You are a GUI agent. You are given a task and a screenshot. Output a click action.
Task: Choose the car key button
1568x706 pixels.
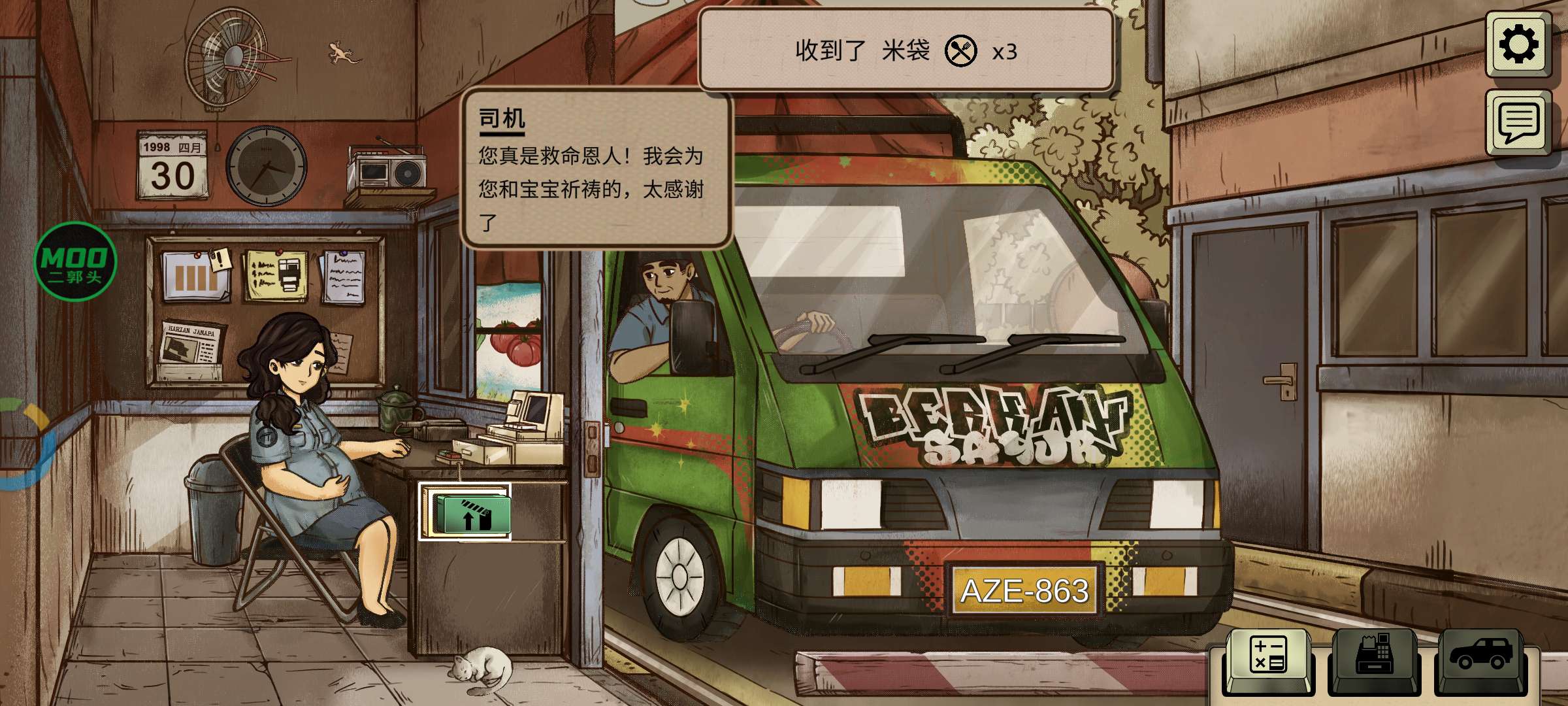coord(1481,657)
